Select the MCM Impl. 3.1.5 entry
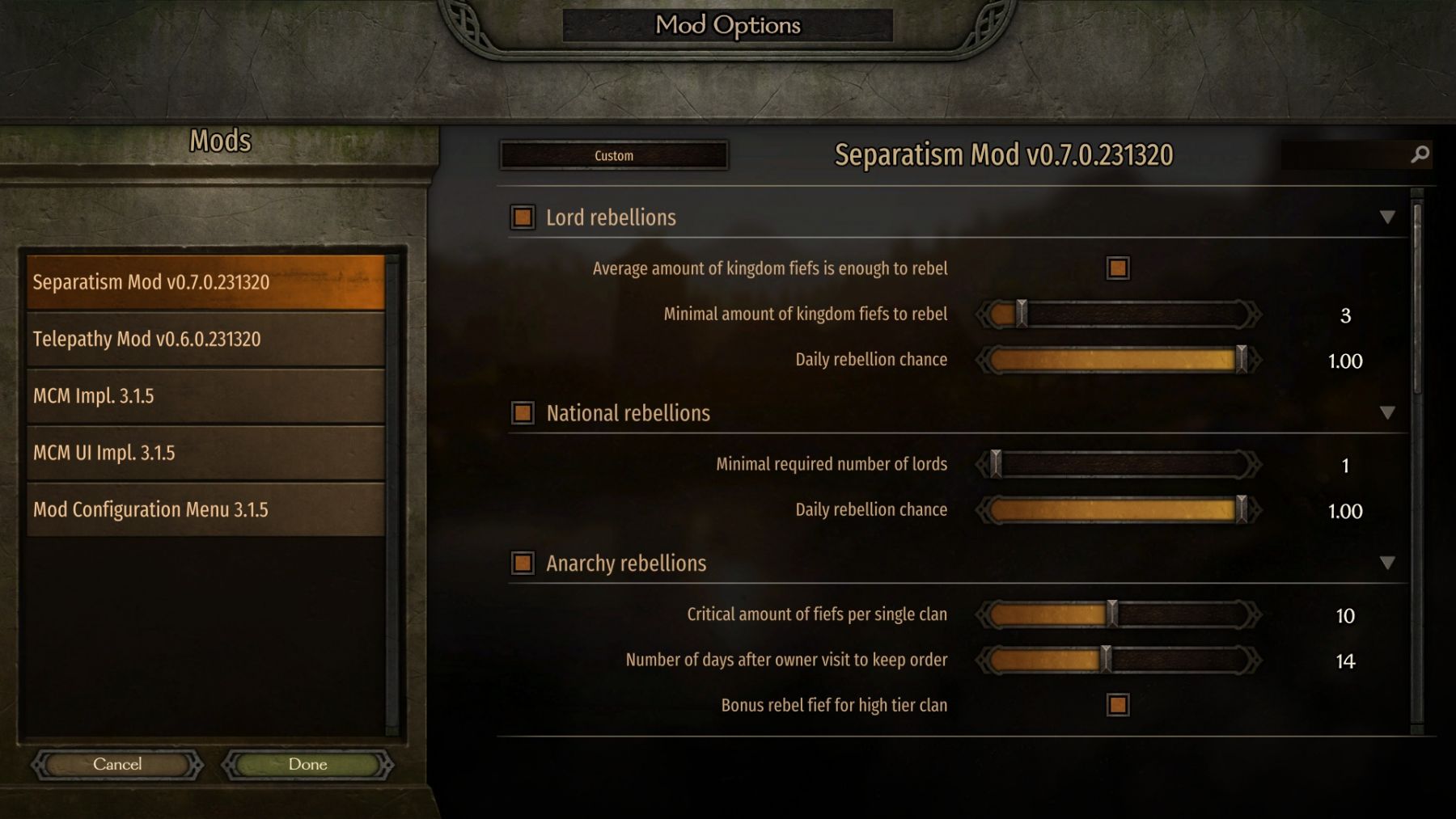 pos(205,396)
